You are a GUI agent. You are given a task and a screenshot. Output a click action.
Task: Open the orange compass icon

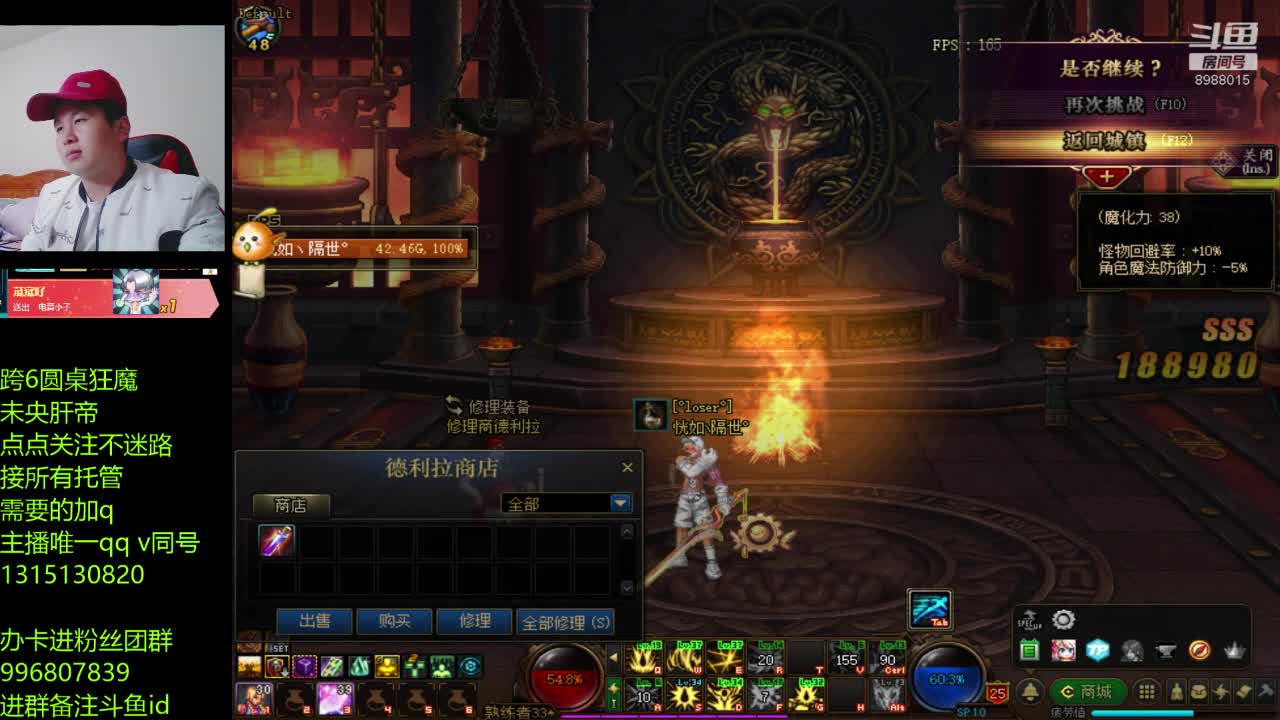coord(1200,650)
